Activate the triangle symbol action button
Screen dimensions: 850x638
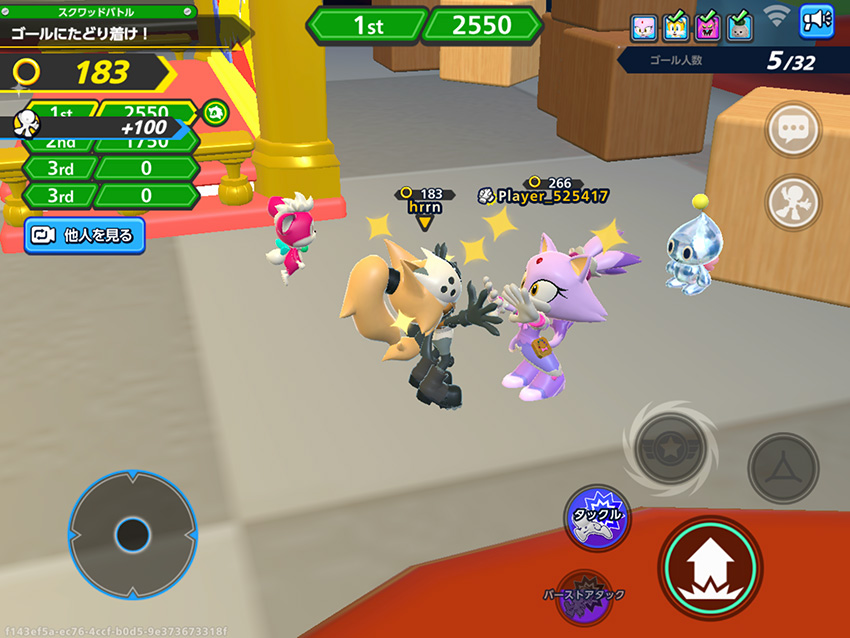[783, 468]
